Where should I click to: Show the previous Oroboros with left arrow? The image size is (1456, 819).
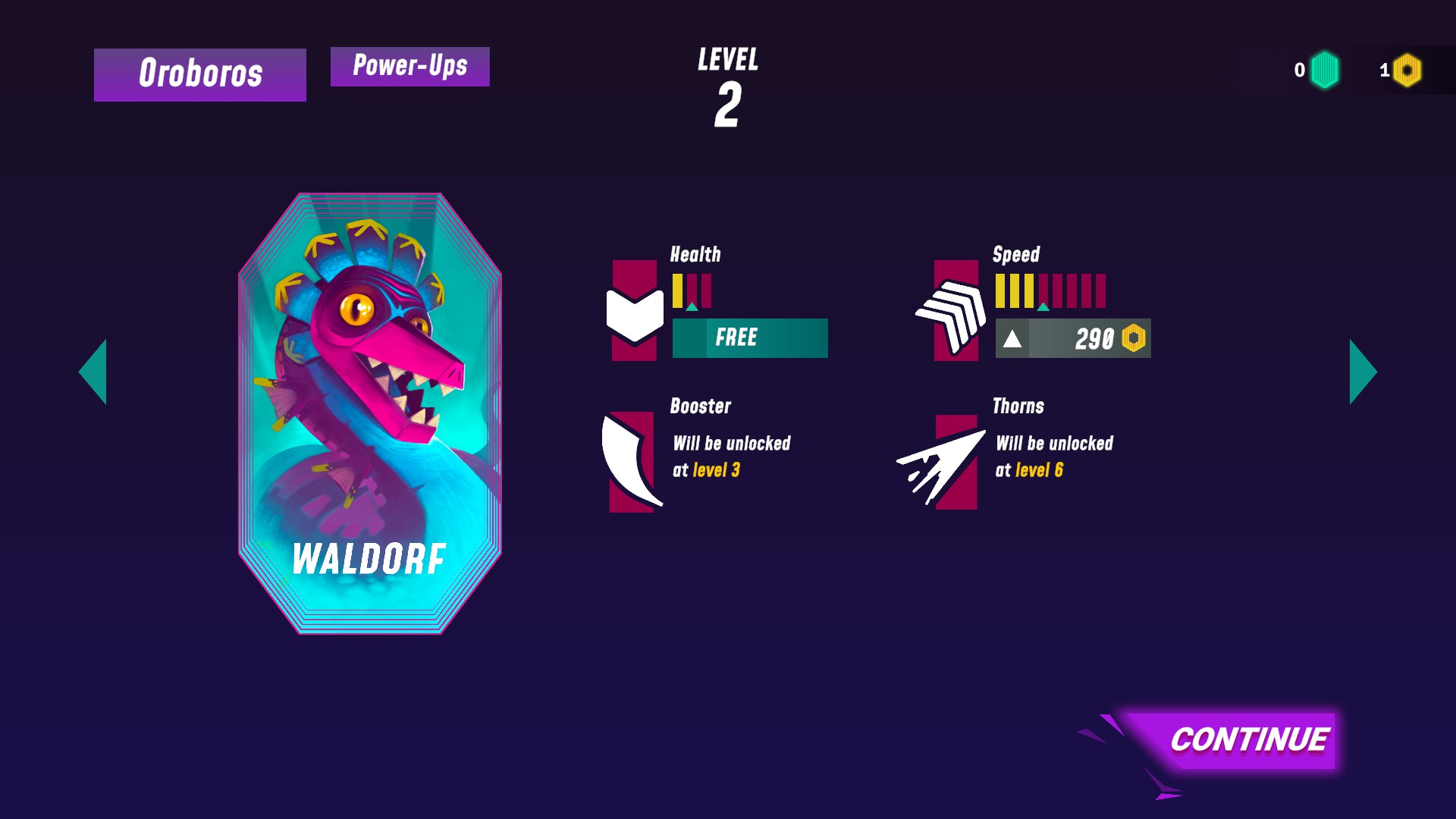94,372
